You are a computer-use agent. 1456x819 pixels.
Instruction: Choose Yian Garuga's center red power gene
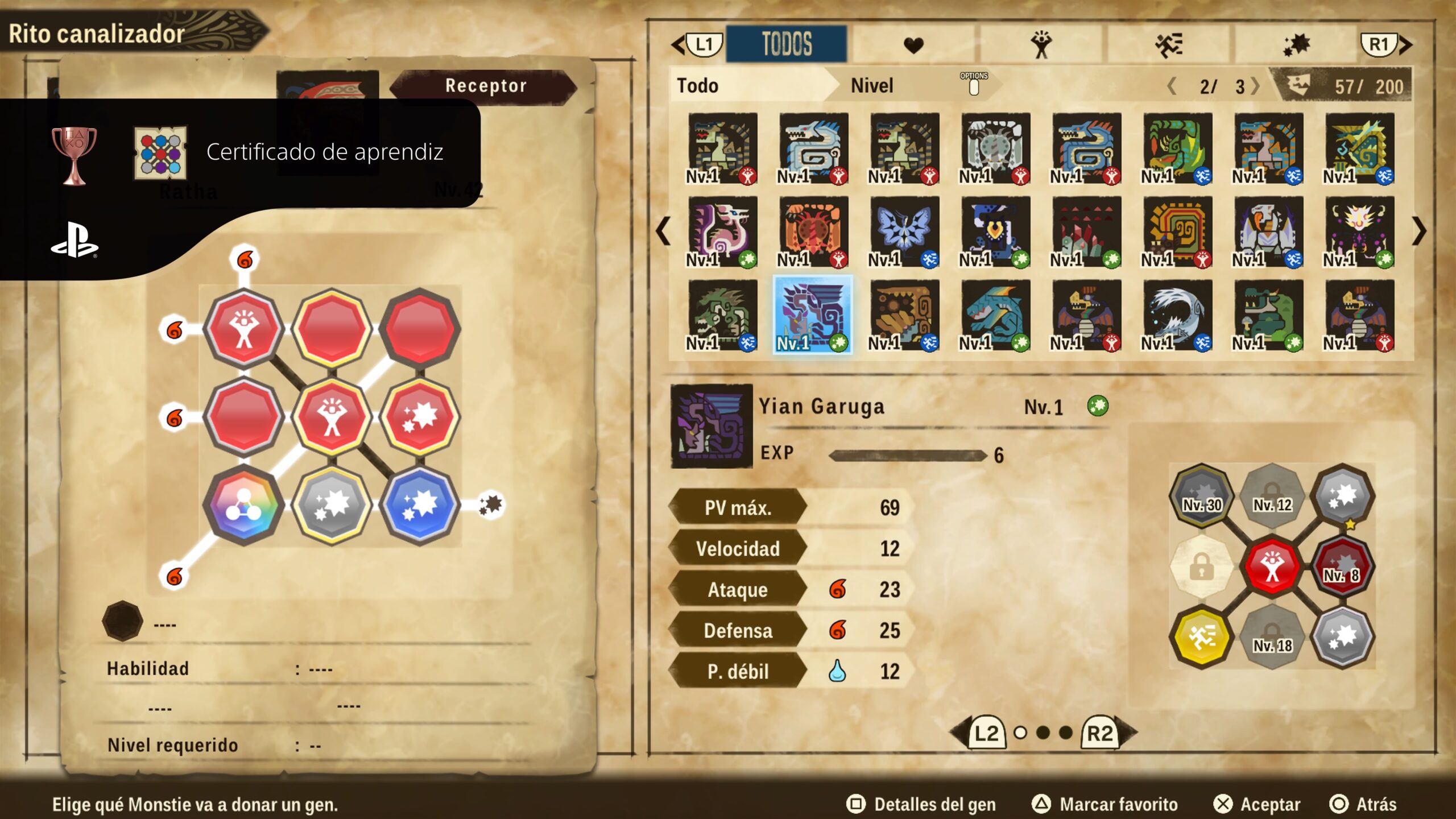[1272, 566]
